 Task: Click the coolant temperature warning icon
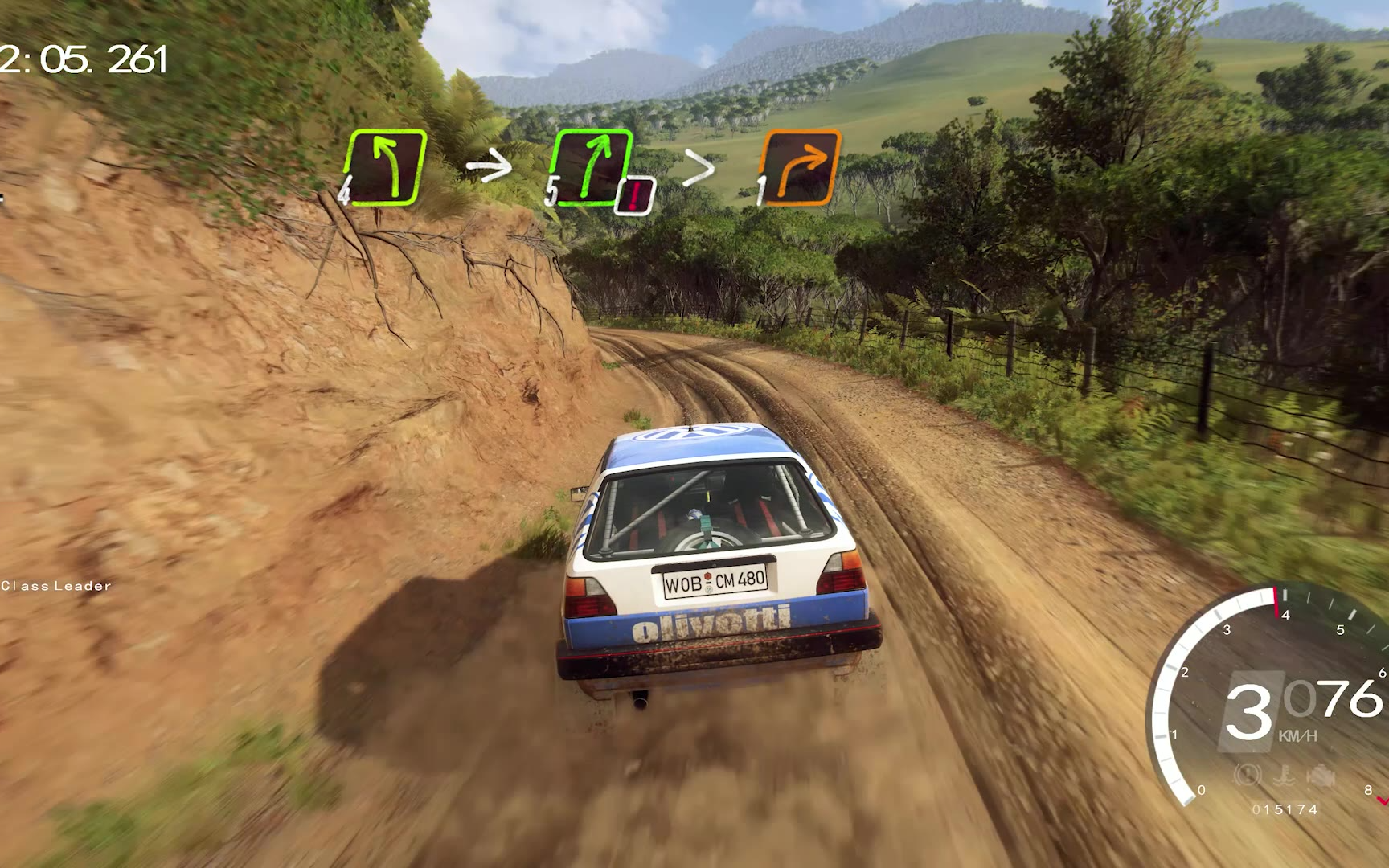pyautogui.click(x=1286, y=776)
